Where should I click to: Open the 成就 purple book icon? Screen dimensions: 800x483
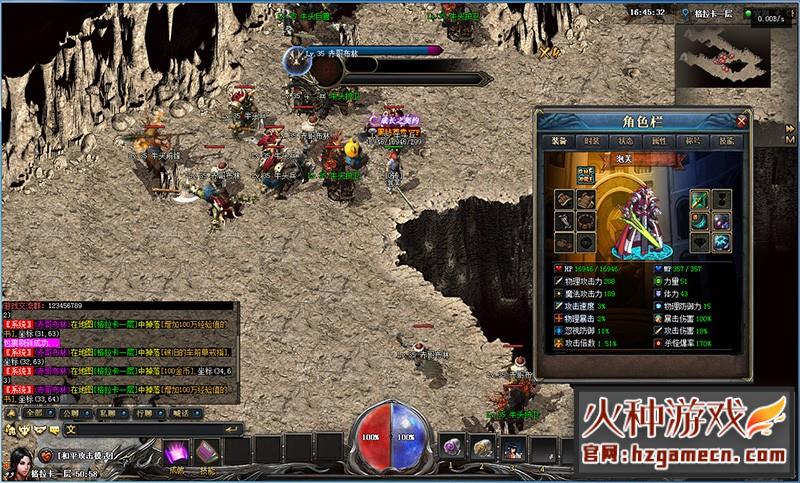coord(177,450)
